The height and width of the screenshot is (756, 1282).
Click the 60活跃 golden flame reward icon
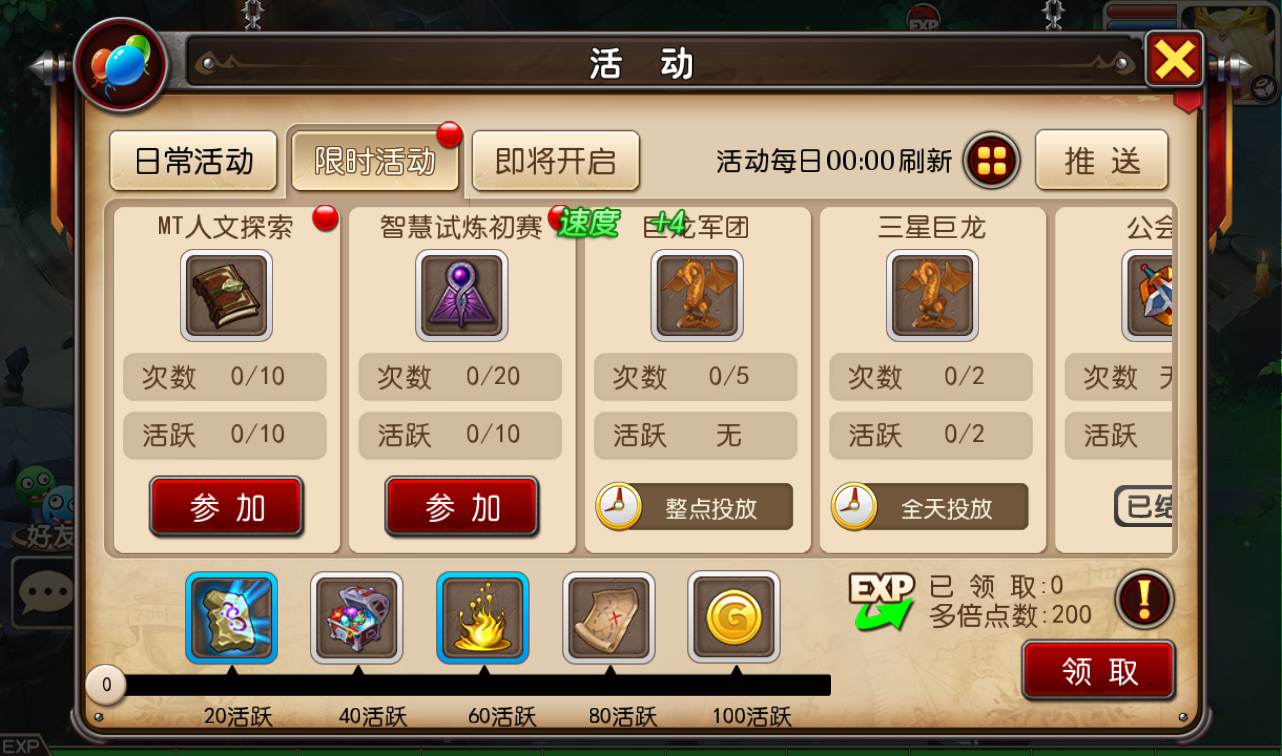pos(482,617)
